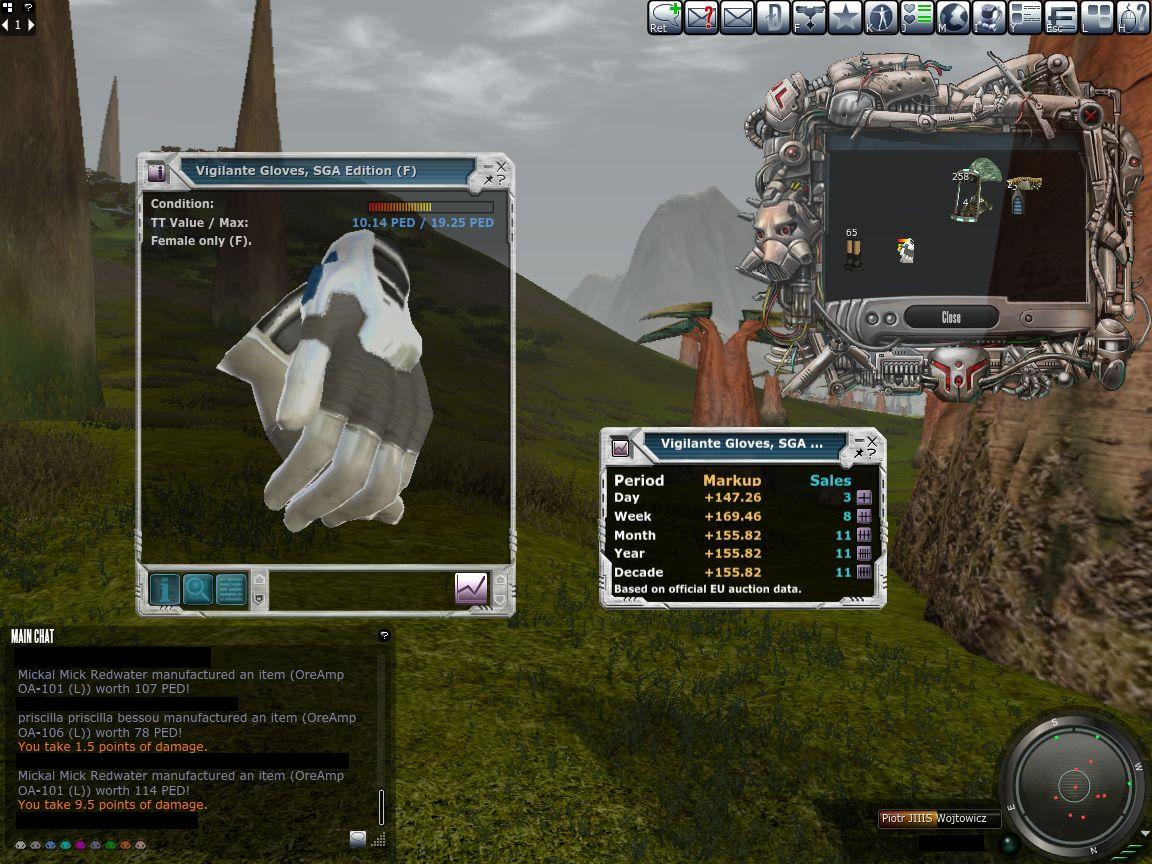Viewport: 1152px width, 864px height.
Task: Show the basic info tab of the gloves panel
Action: 165,589
